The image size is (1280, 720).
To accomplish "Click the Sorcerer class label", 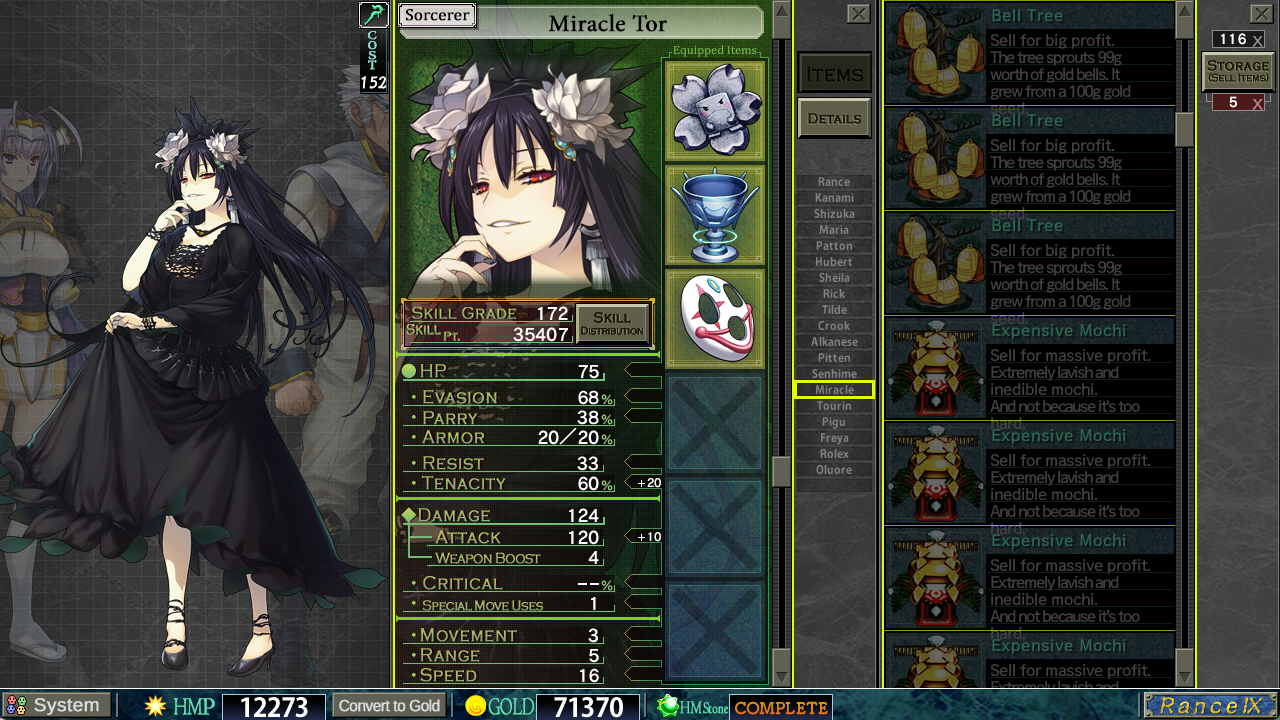I will (437, 16).
